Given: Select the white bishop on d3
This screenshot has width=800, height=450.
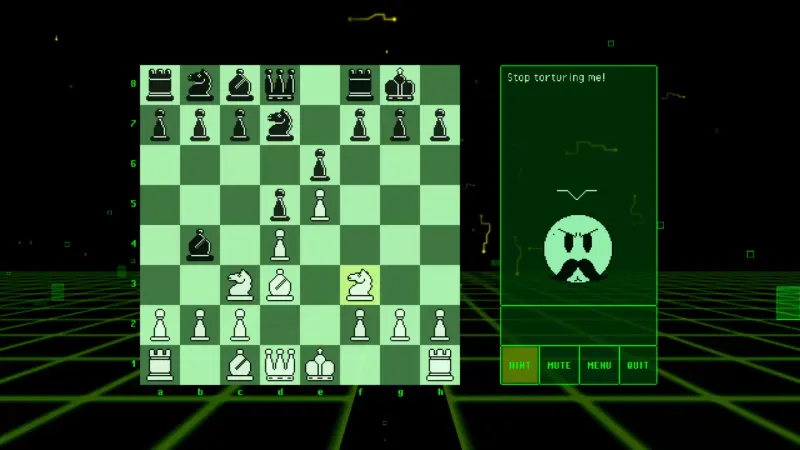Looking at the screenshot, I should coord(280,285).
